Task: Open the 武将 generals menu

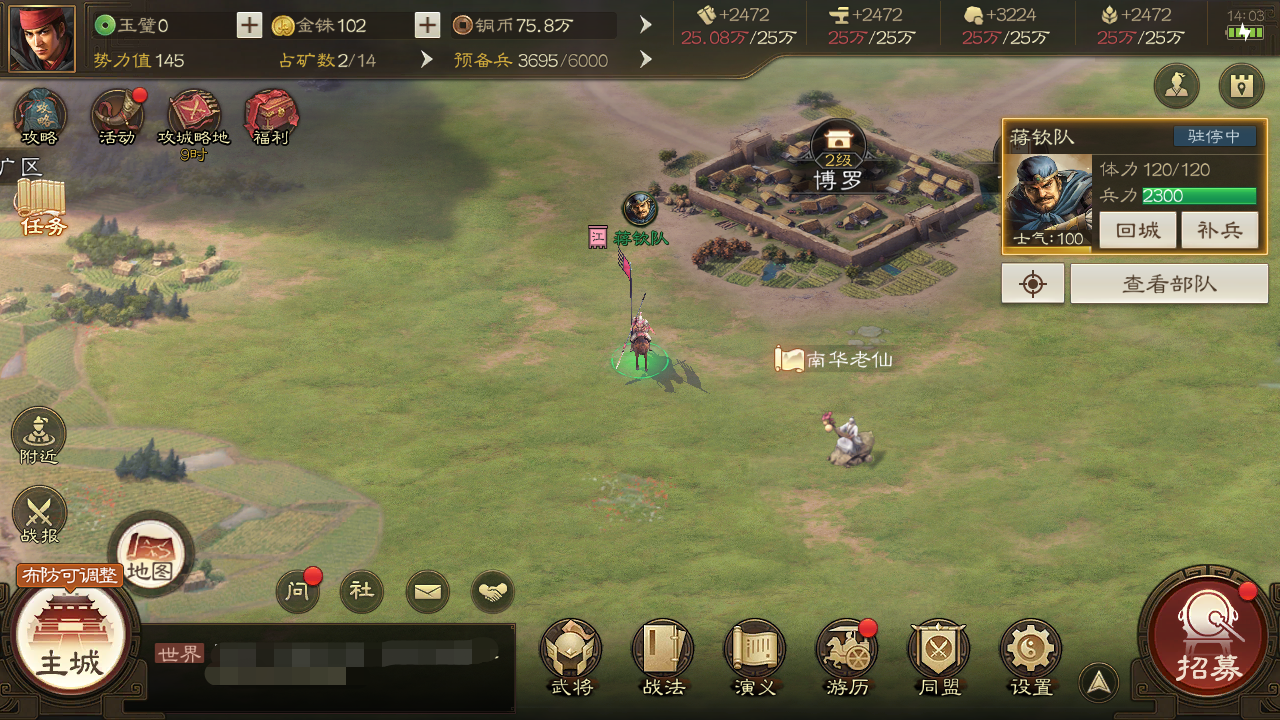Action: (571, 655)
